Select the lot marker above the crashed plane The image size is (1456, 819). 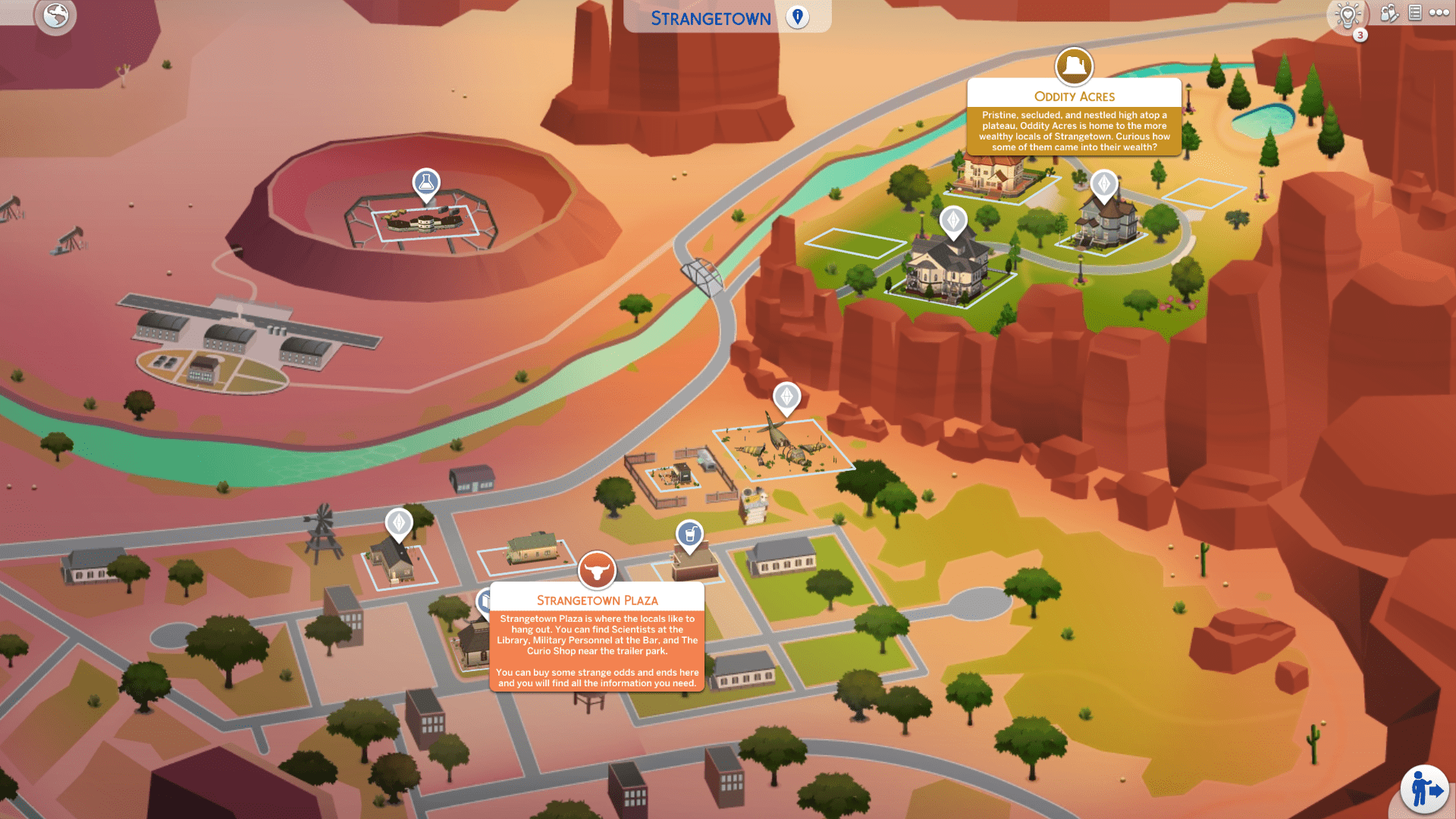click(x=786, y=397)
